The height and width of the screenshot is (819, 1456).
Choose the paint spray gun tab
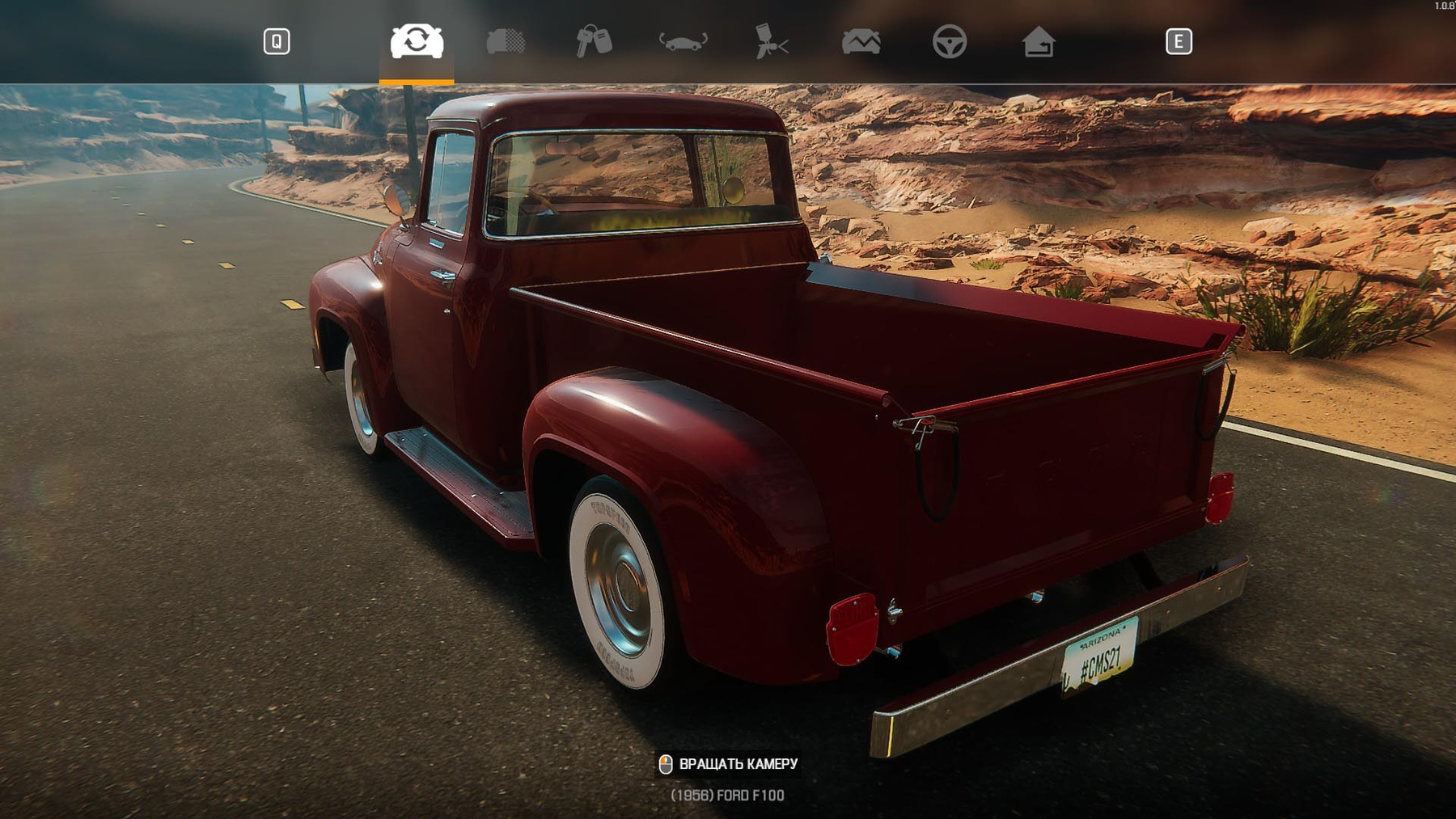pos(771,41)
